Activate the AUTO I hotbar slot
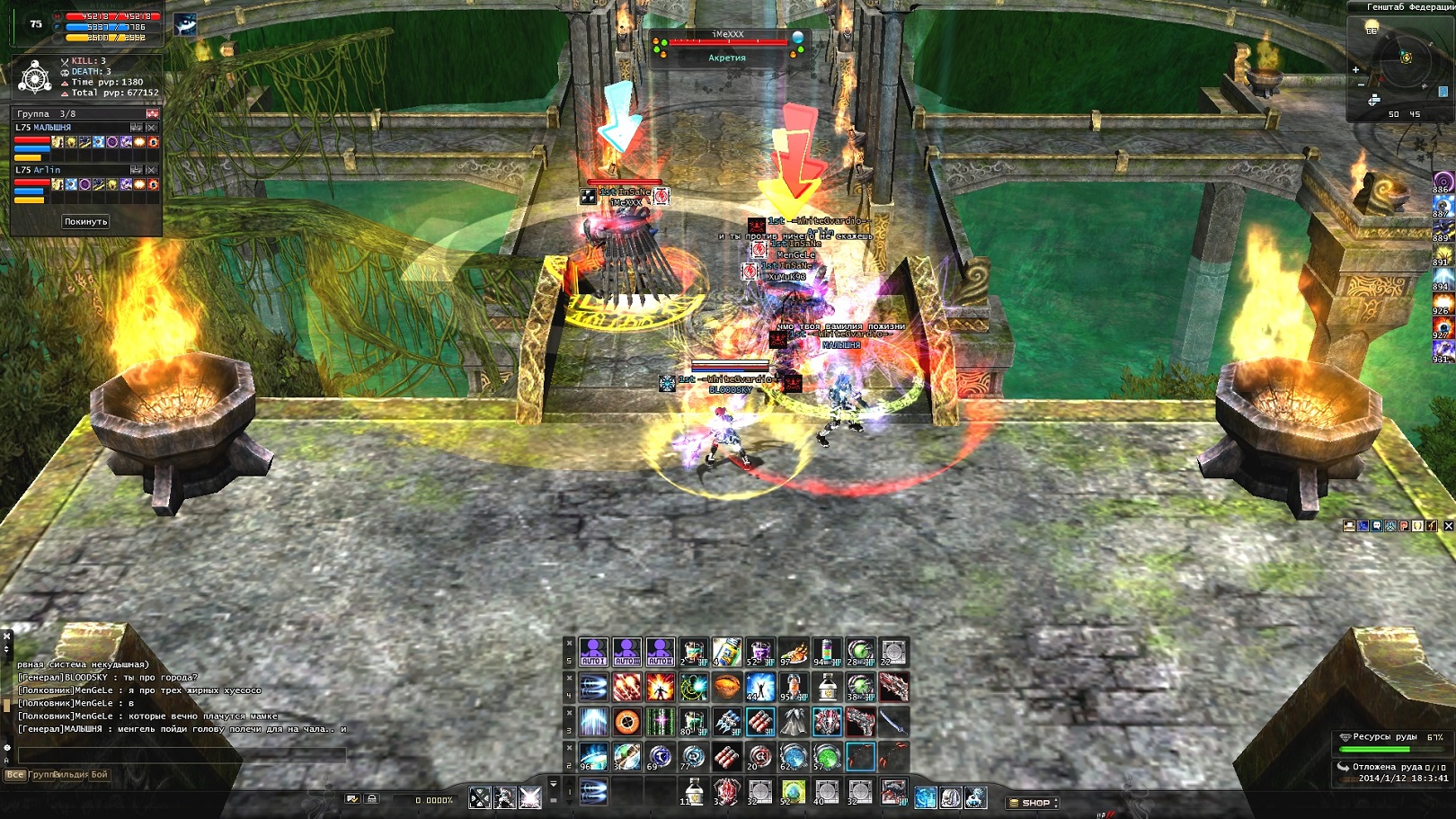Viewport: 1456px width, 819px height. pyautogui.click(x=593, y=652)
